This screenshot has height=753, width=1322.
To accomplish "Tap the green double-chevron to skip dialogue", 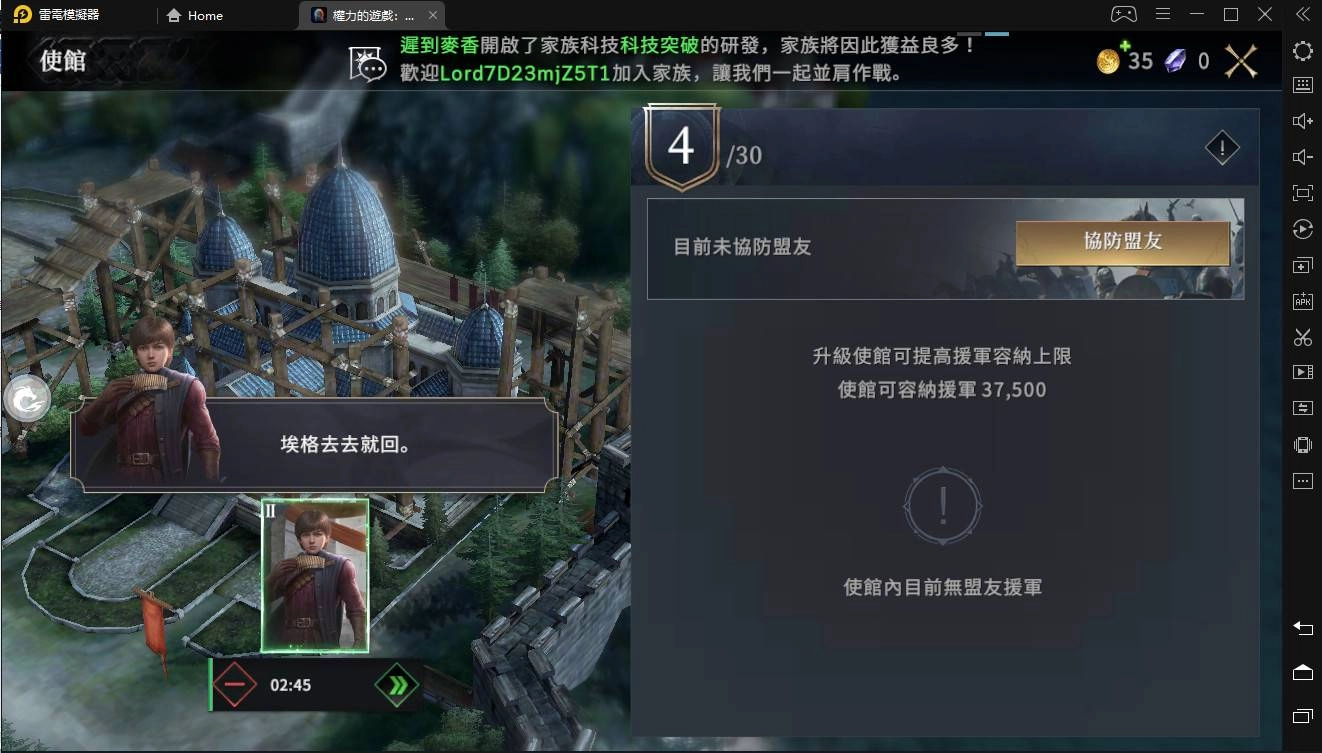I will click(x=398, y=685).
